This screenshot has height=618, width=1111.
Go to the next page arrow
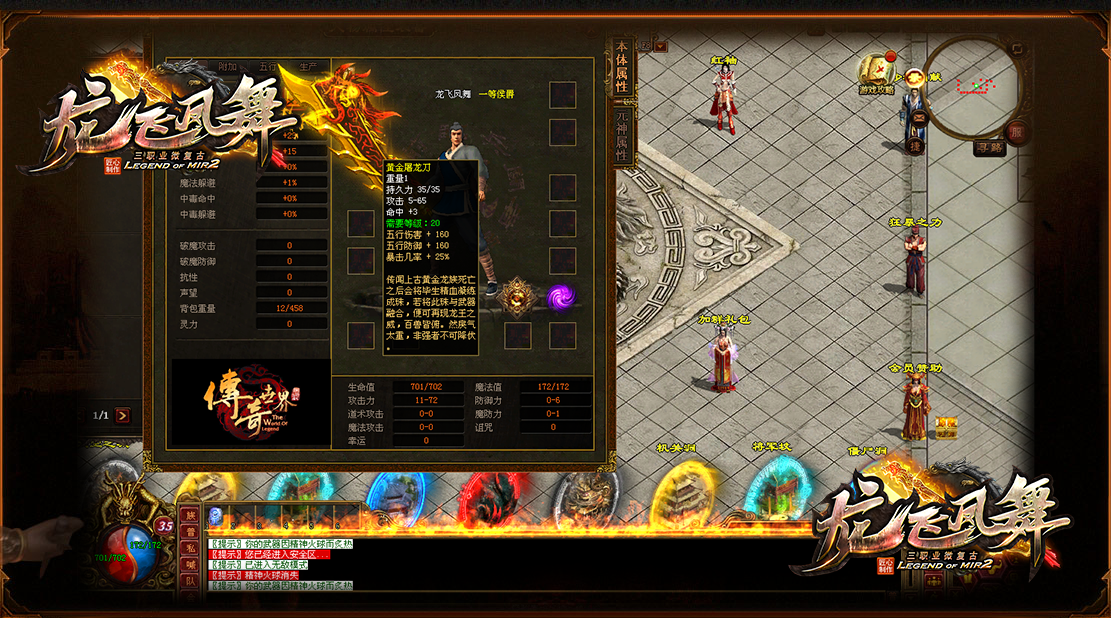click(122, 415)
